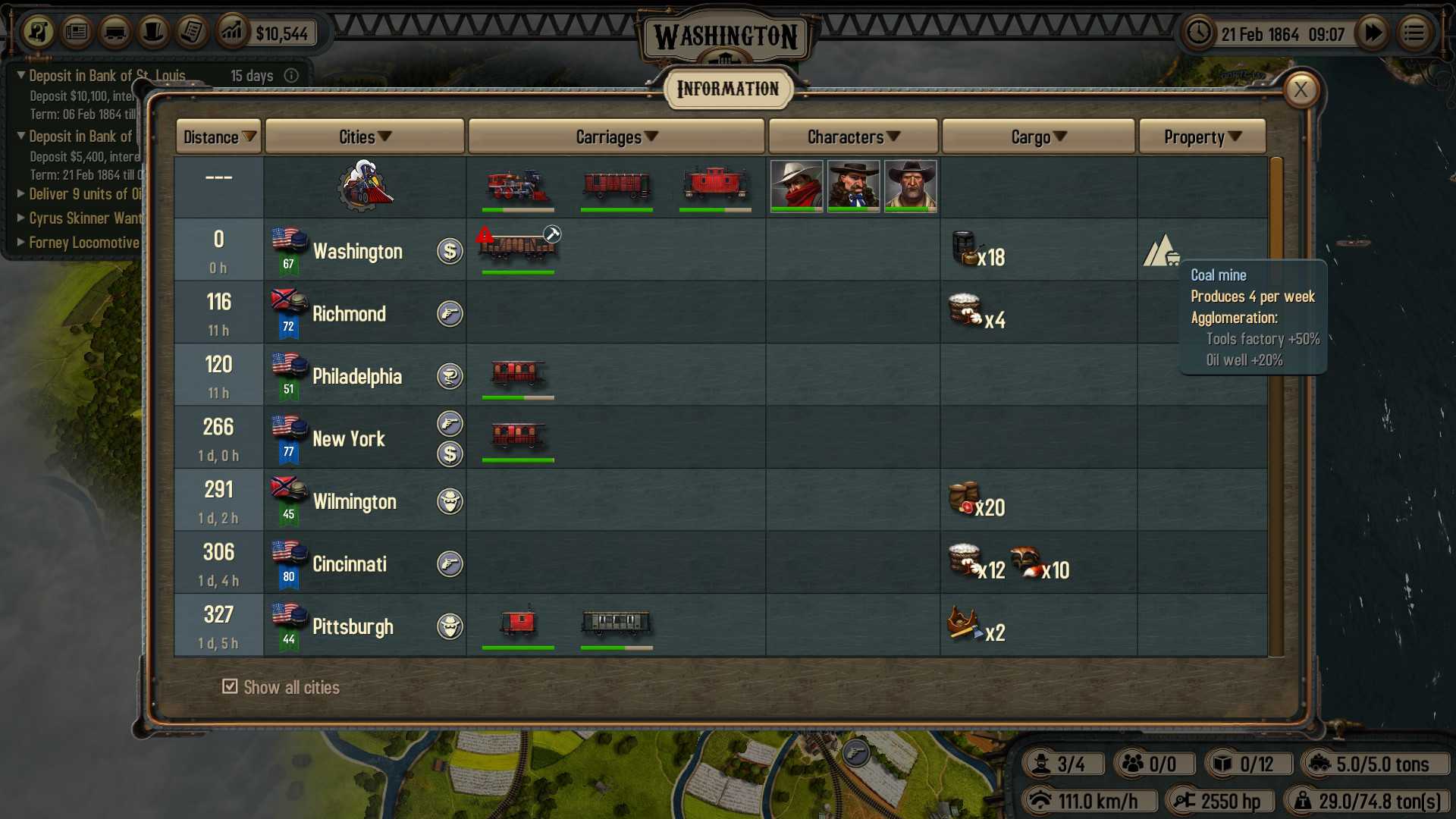The height and width of the screenshot is (819, 1456).
Task: Open the finance chart icon beside money display
Action: click(x=232, y=33)
